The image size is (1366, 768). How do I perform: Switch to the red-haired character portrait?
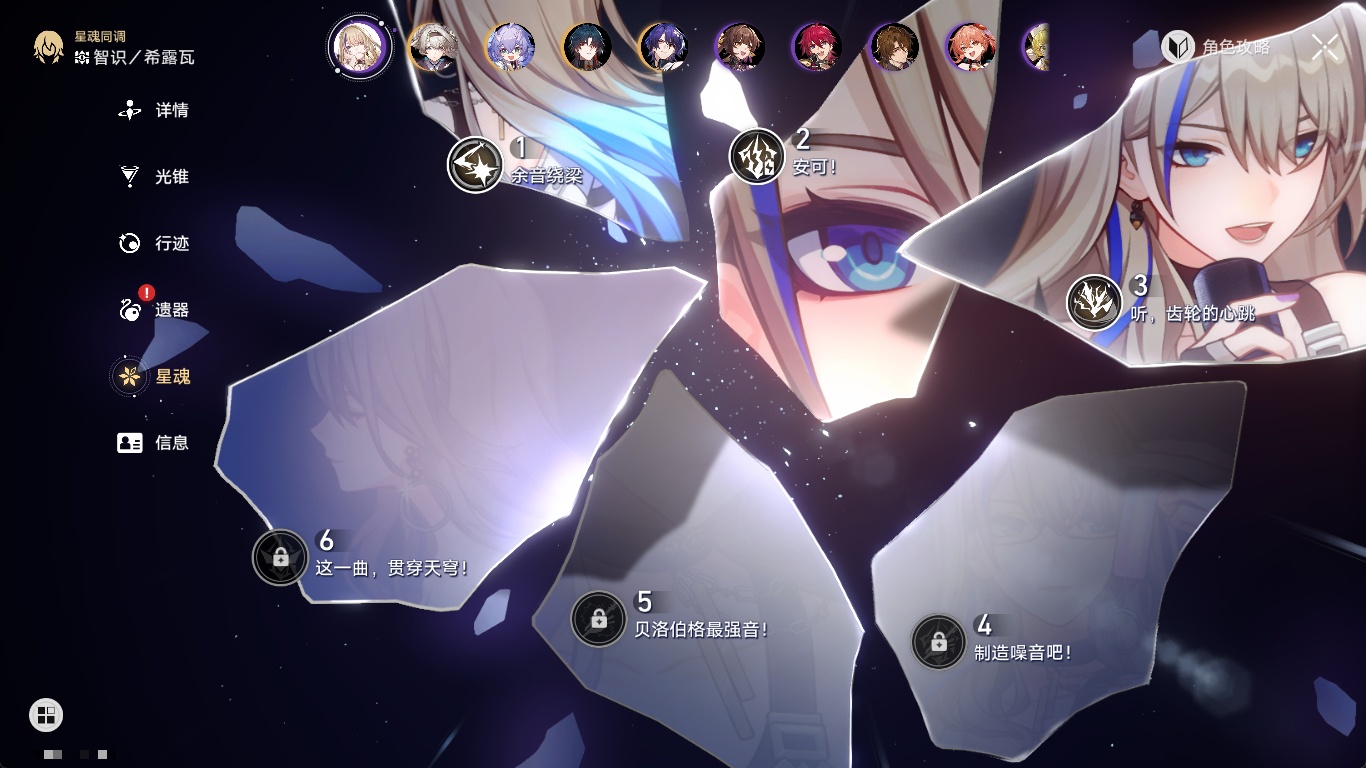817,47
